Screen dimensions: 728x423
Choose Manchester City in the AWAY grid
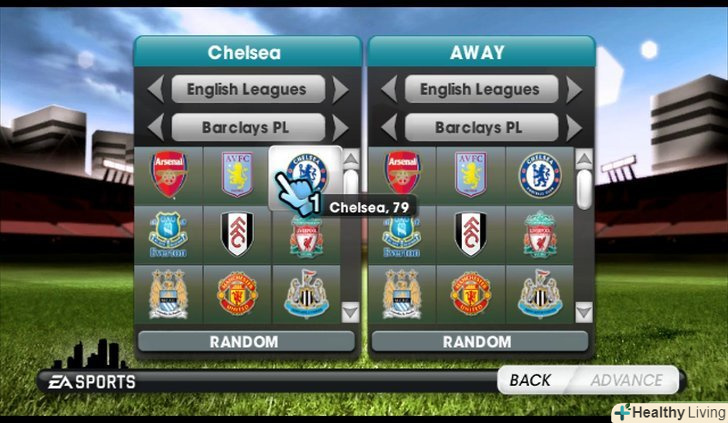point(402,293)
